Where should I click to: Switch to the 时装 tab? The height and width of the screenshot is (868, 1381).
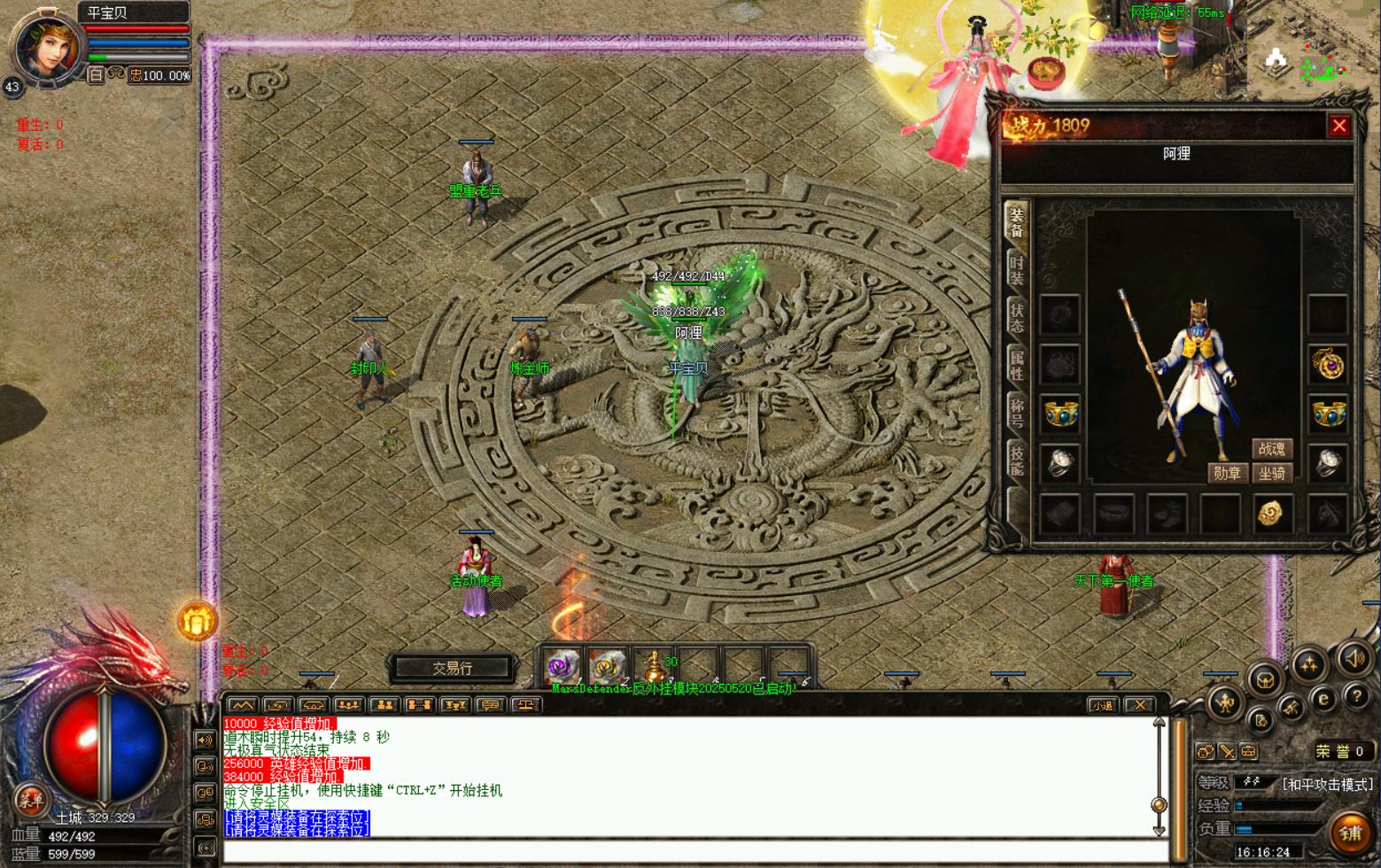(x=1016, y=270)
